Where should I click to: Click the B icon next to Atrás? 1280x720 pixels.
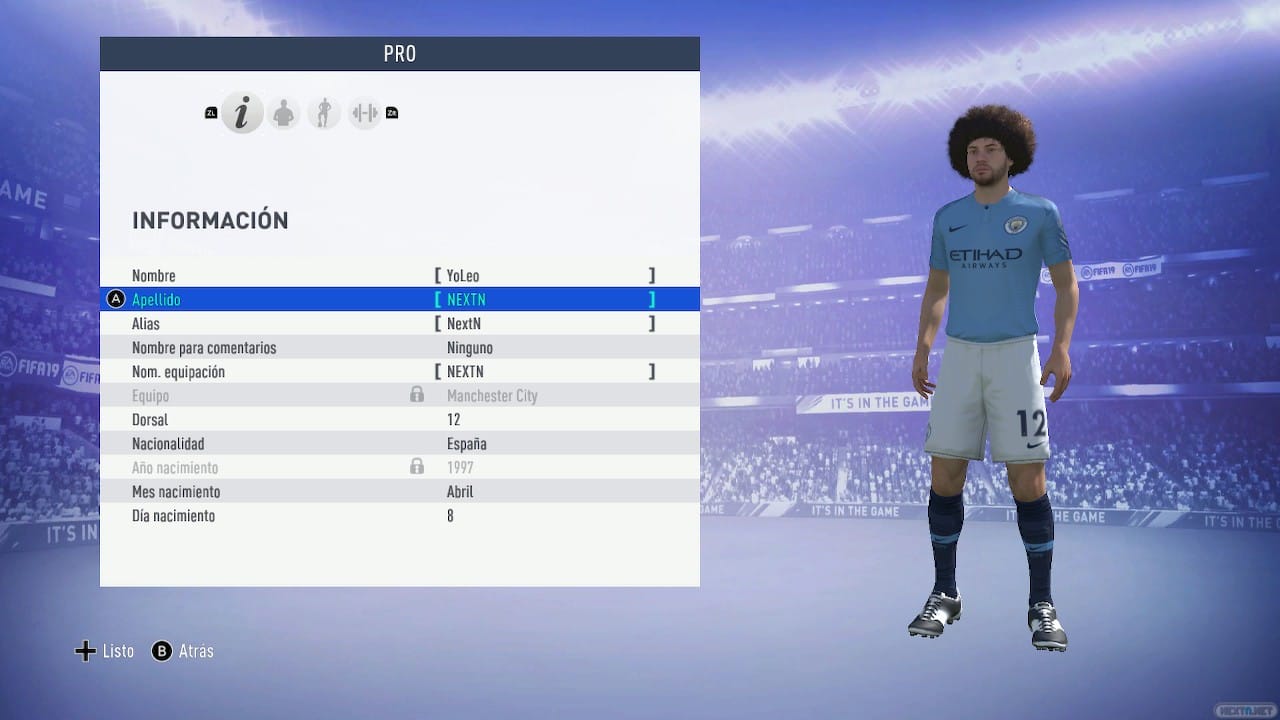160,651
